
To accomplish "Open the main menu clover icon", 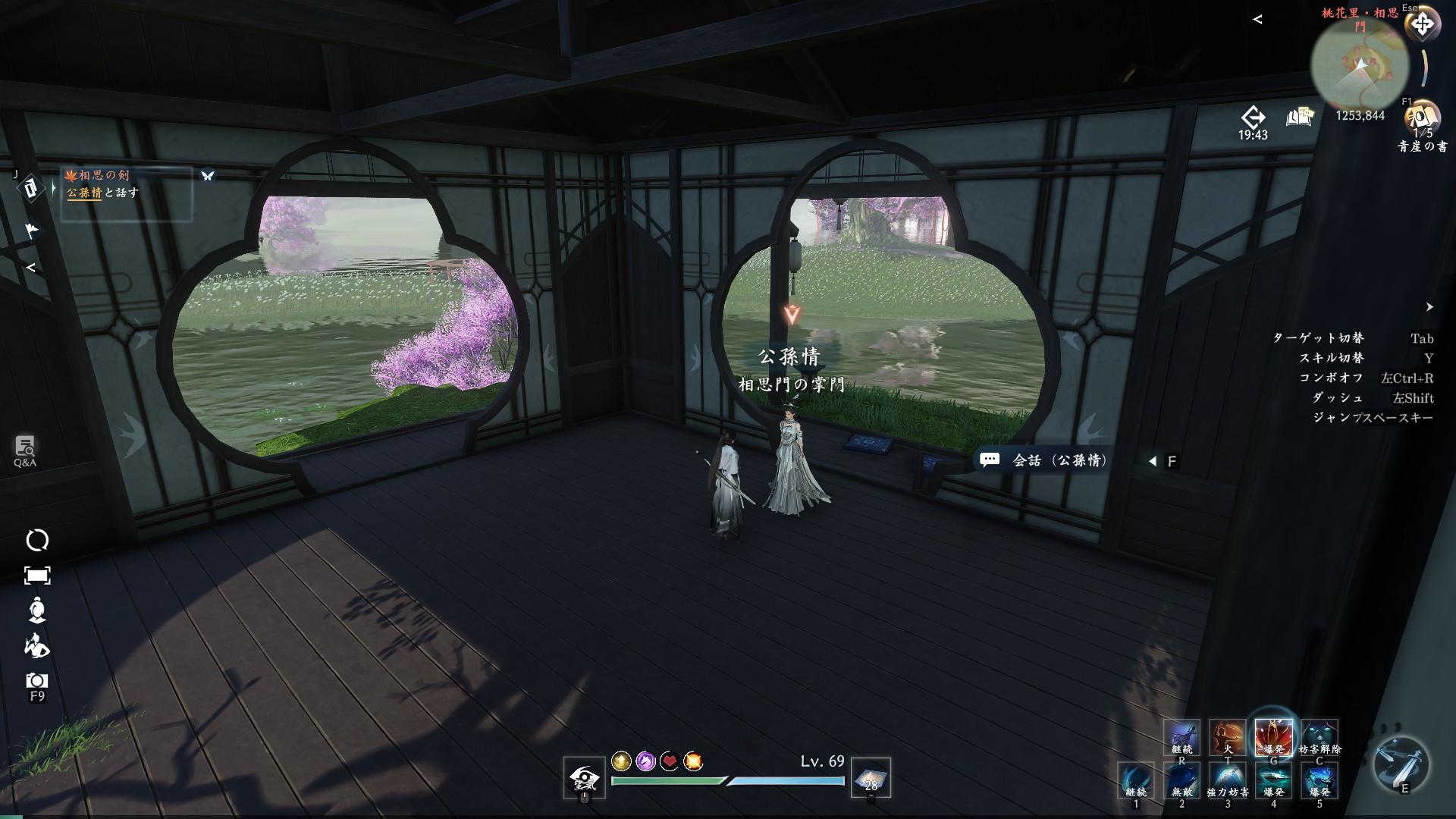I will 1422,24.
